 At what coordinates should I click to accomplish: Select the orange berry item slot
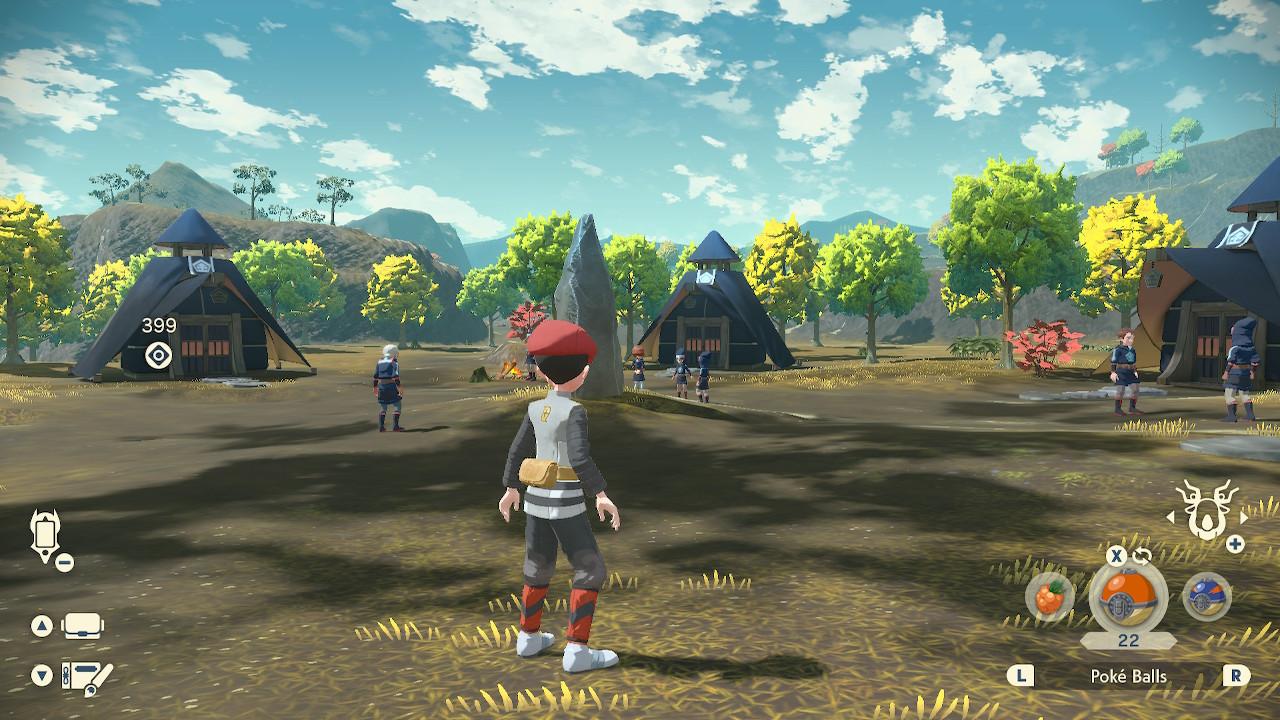tap(1050, 597)
